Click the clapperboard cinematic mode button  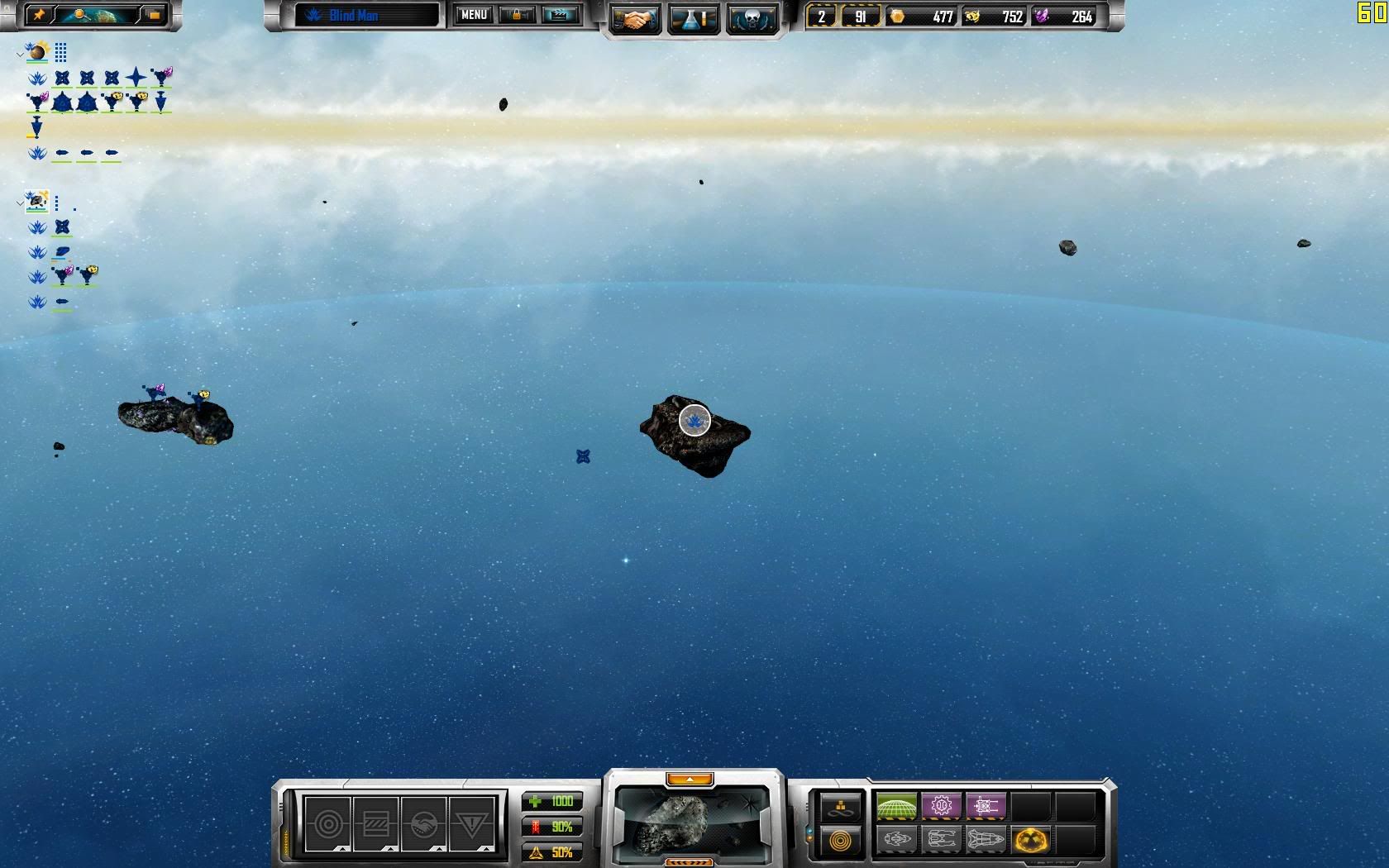pos(559,15)
